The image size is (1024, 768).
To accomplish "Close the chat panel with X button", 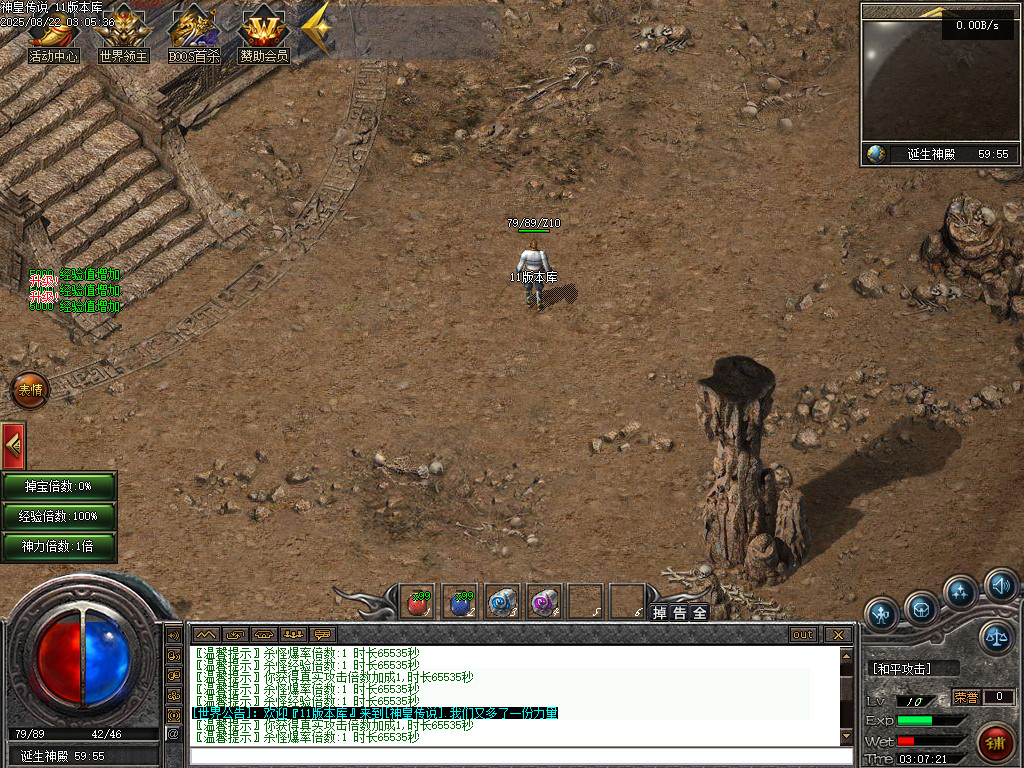I will [837, 634].
